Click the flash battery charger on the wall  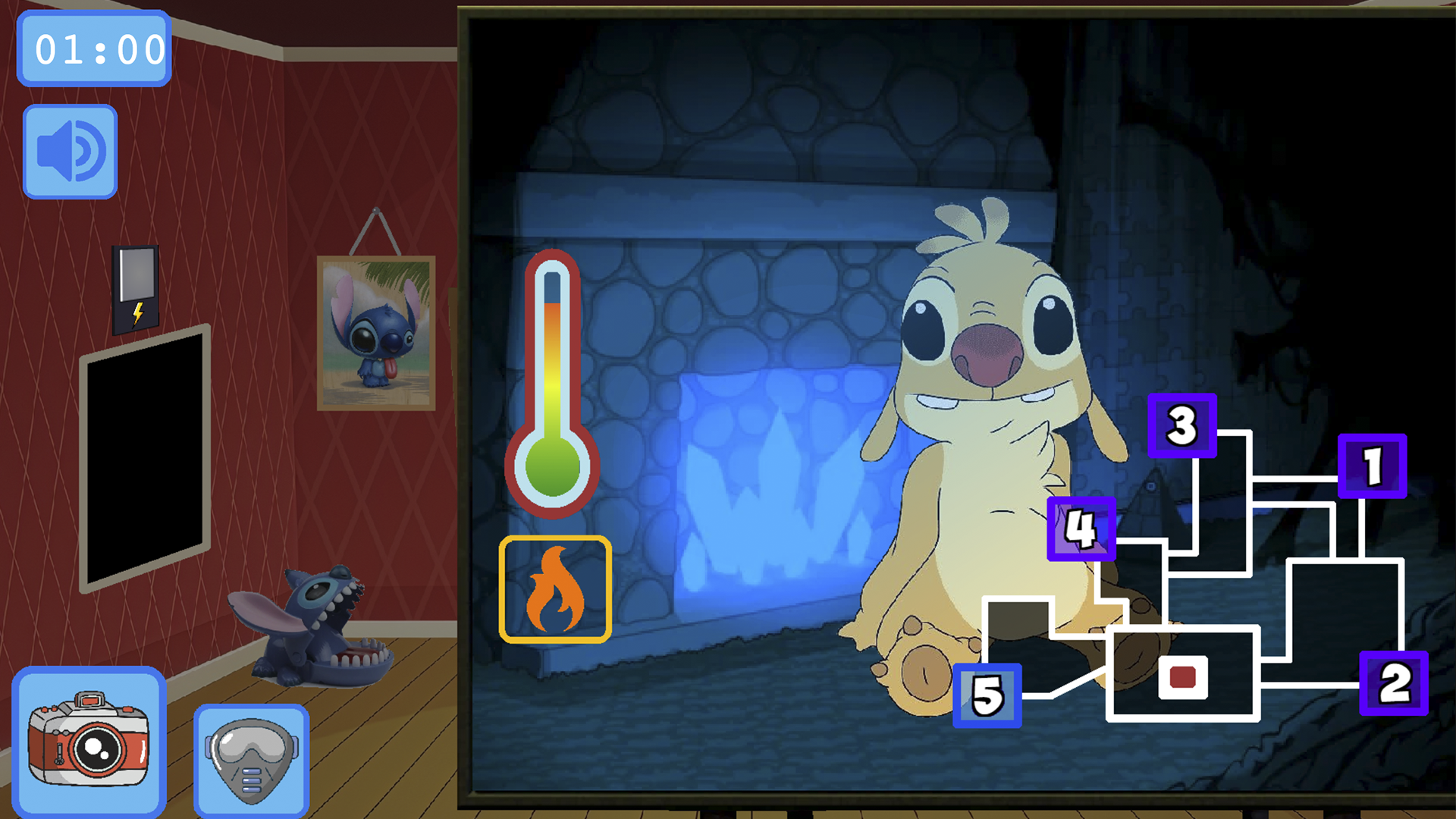click(136, 290)
